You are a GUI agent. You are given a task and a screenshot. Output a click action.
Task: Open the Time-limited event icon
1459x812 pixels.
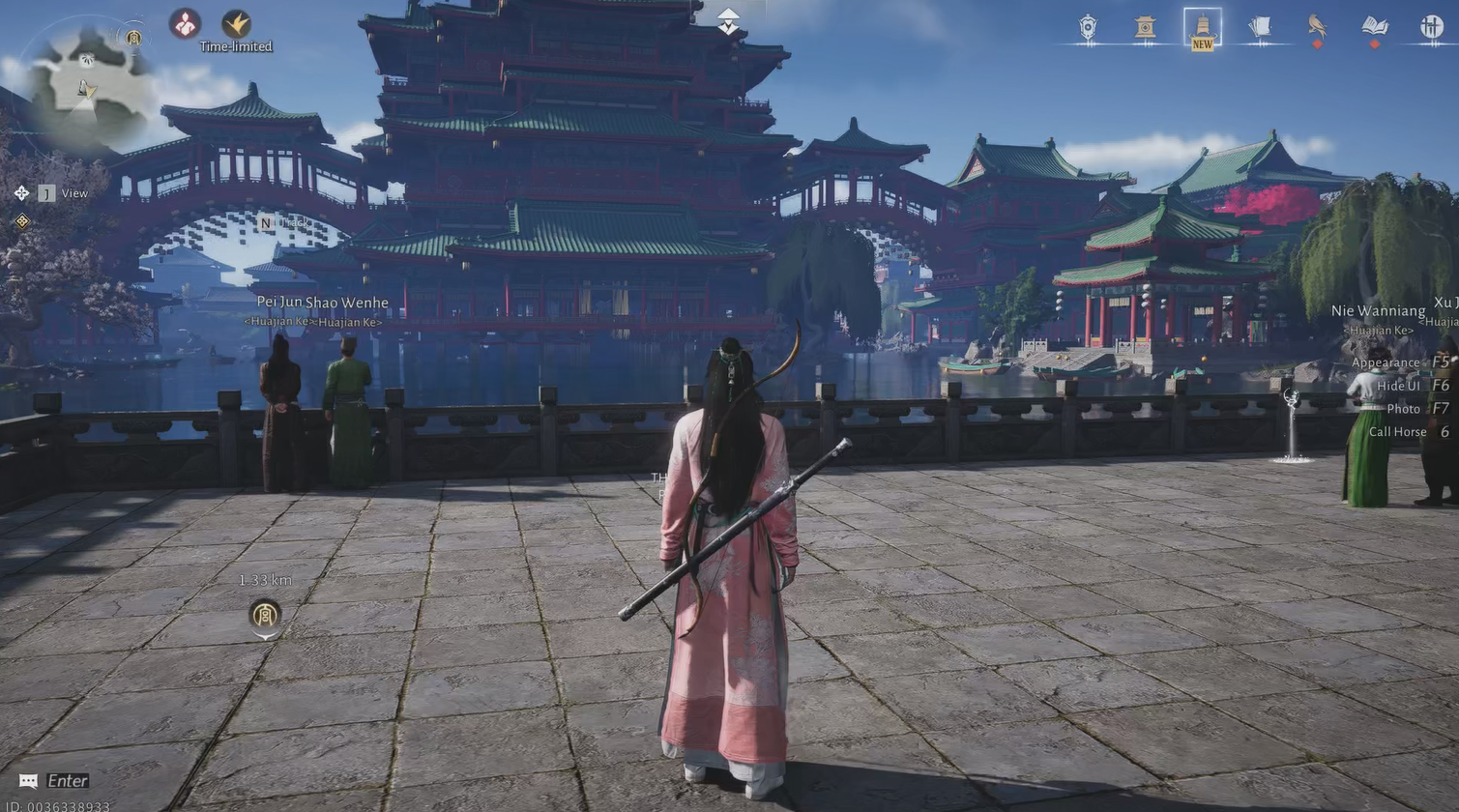(x=235, y=26)
